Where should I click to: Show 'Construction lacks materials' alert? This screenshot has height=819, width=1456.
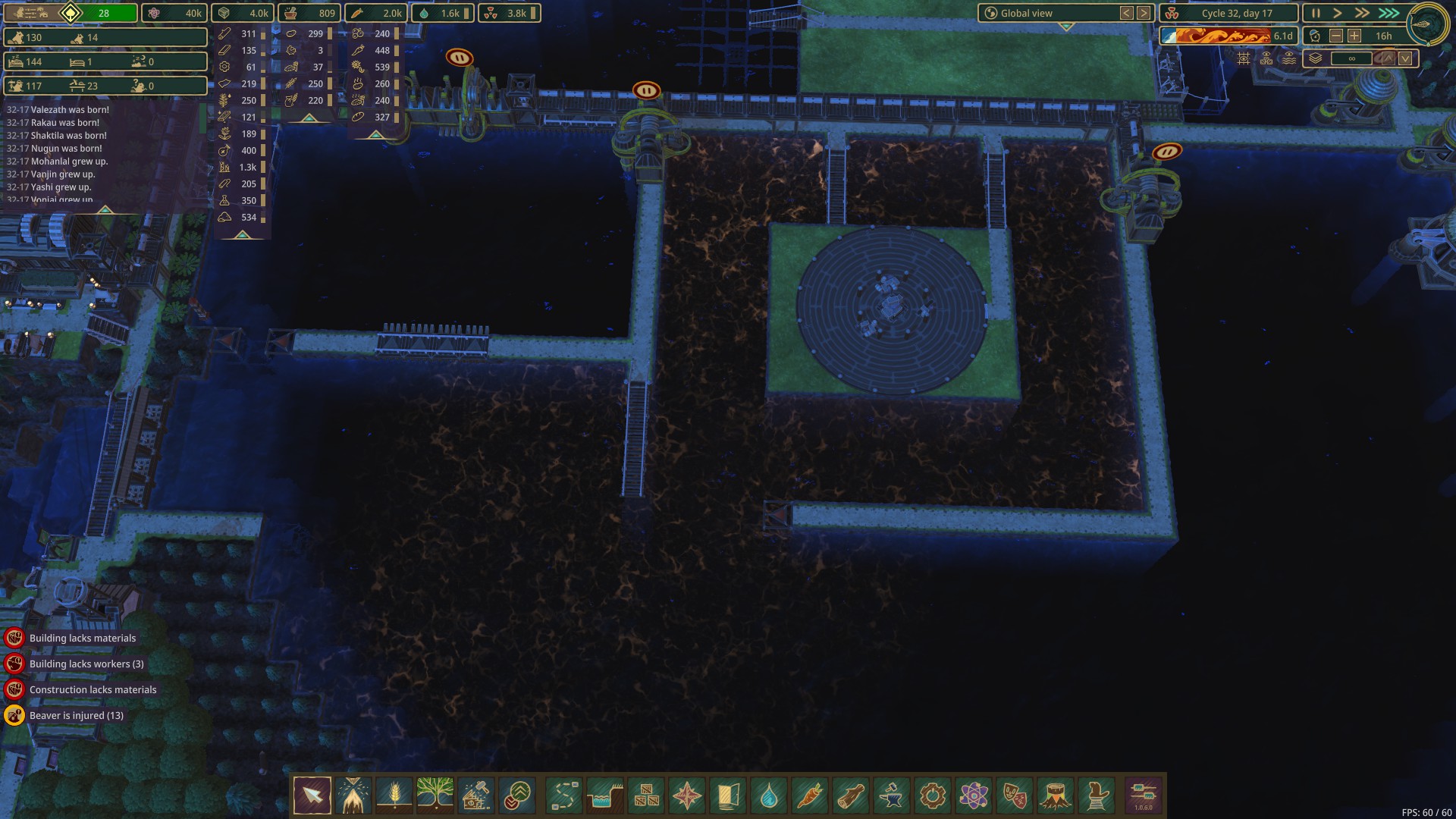[93, 690]
